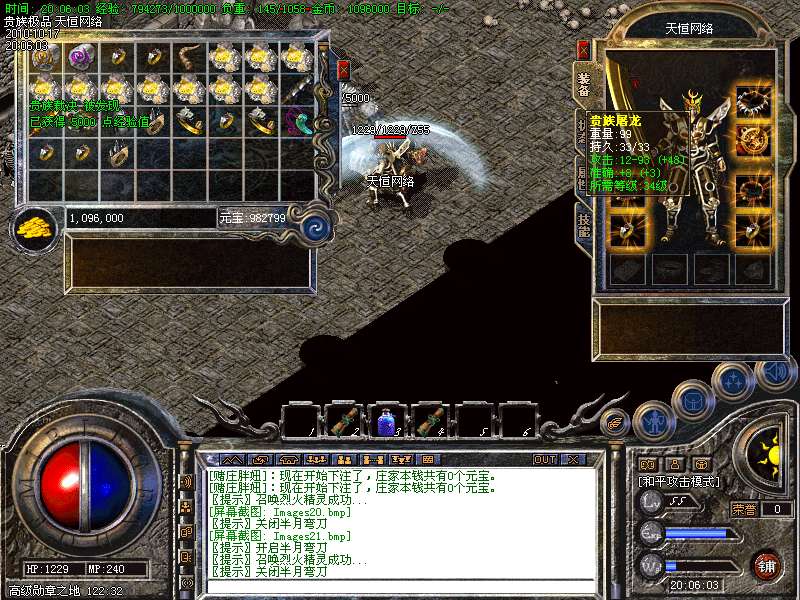The height and width of the screenshot is (600, 800).
Task: Select the equipped spiked bracelet slot
Action: (x=752, y=101)
